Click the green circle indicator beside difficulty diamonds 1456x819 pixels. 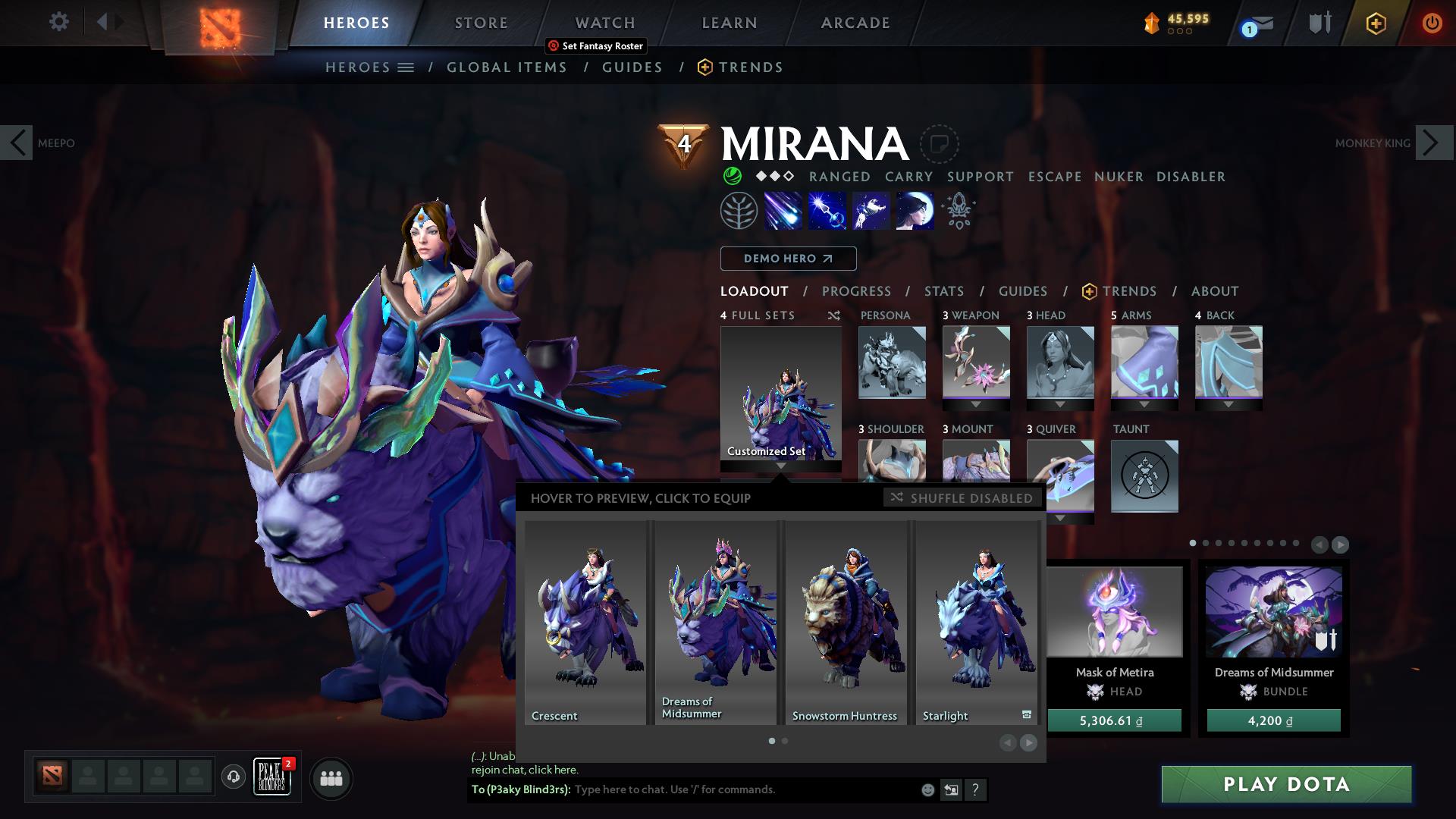click(733, 177)
